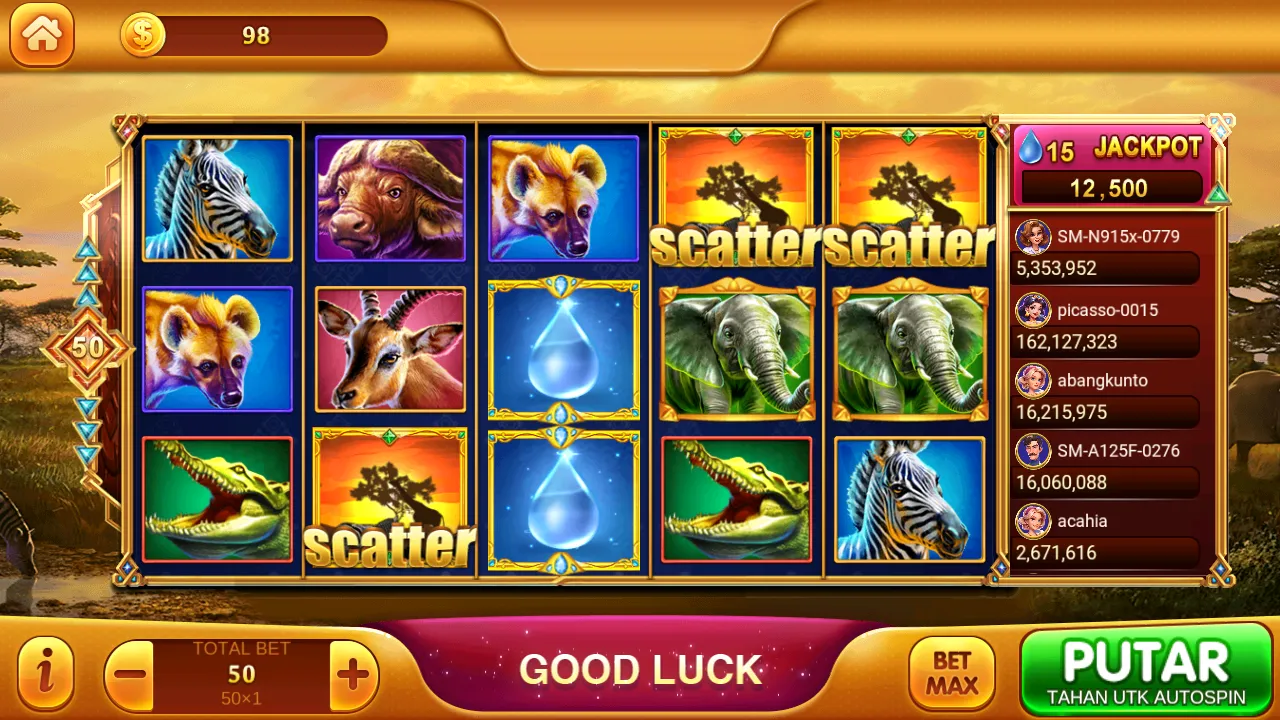Viewport: 1280px width, 720px height.
Task: Tap the elephant symbol on reel four
Action: pos(737,350)
